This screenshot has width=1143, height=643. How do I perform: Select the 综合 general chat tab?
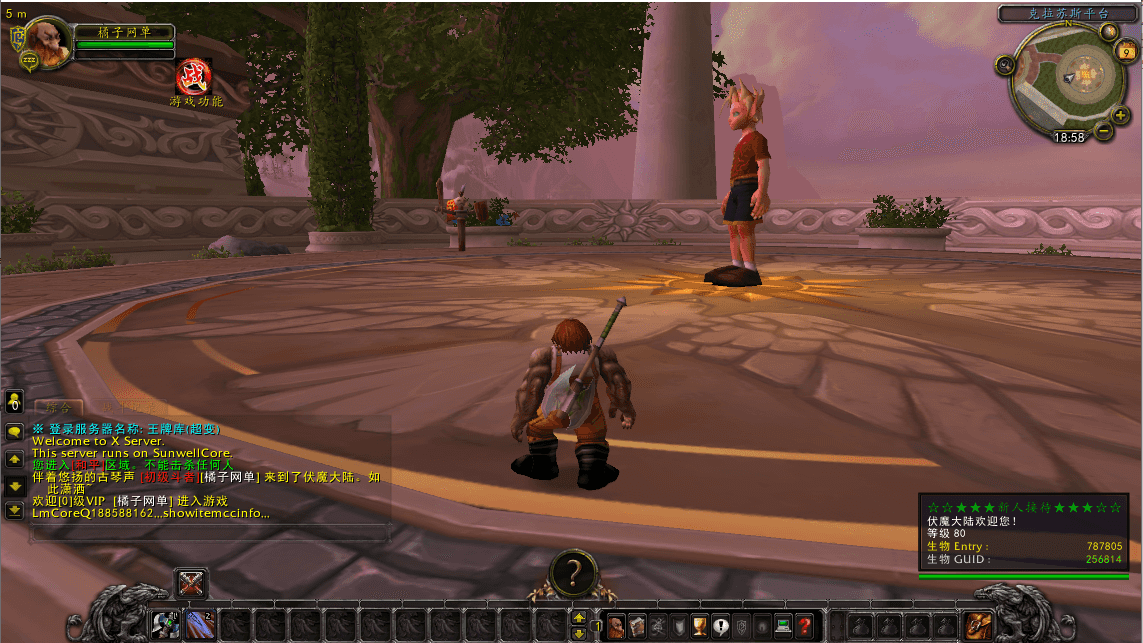[x=58, y=408]
